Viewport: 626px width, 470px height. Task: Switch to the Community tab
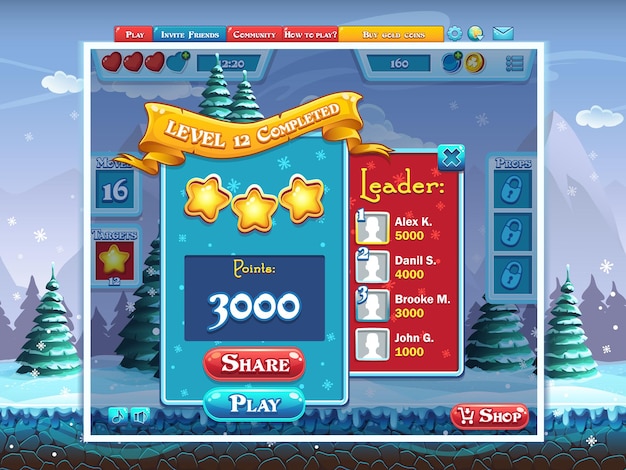point(253,34)
